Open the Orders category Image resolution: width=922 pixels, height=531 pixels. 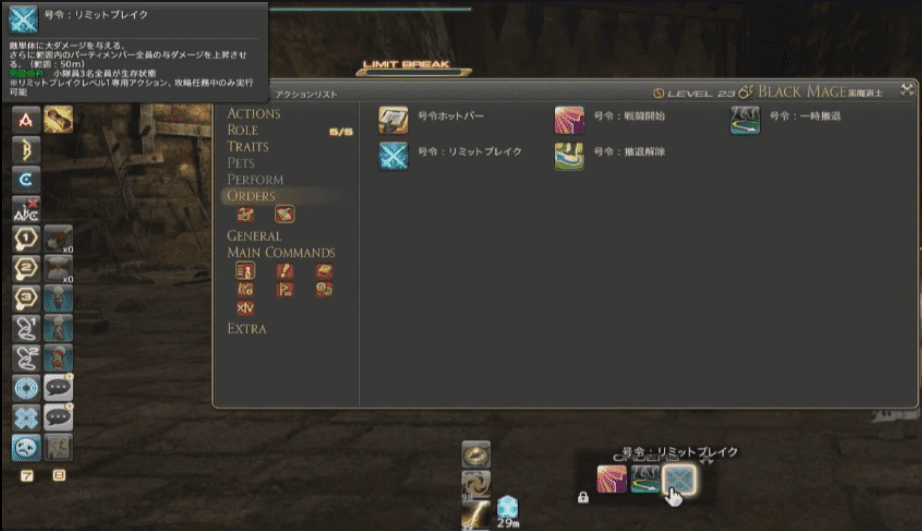pos(251,196)
